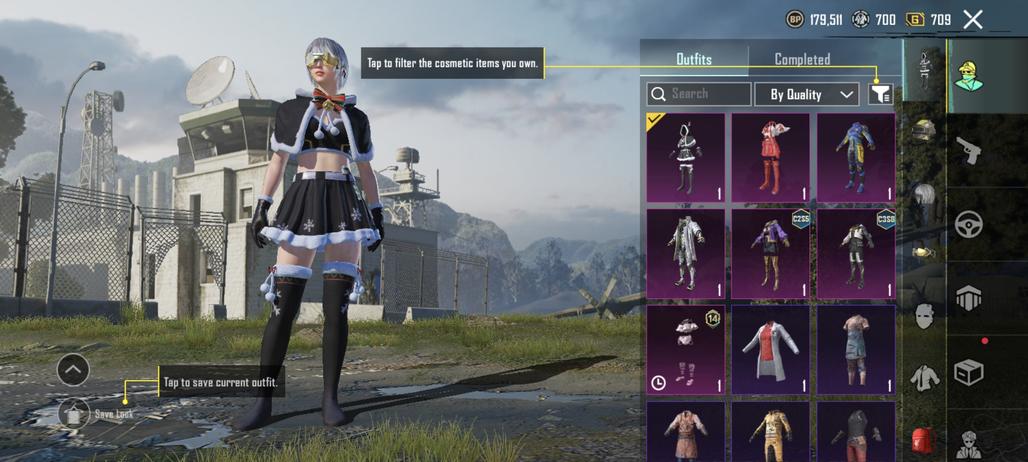Viewport: 1028px width, 462px height.
Task: Select the white long coat outfit
Action: (686, 253)
